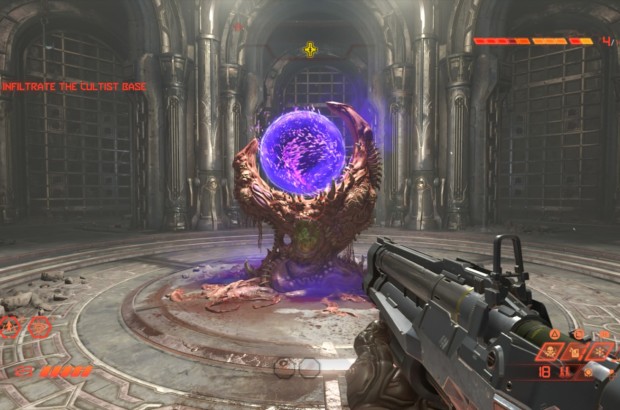Use the fuel canister equipment icon
This screenshot has width=620, height=410.
(575, 352)
